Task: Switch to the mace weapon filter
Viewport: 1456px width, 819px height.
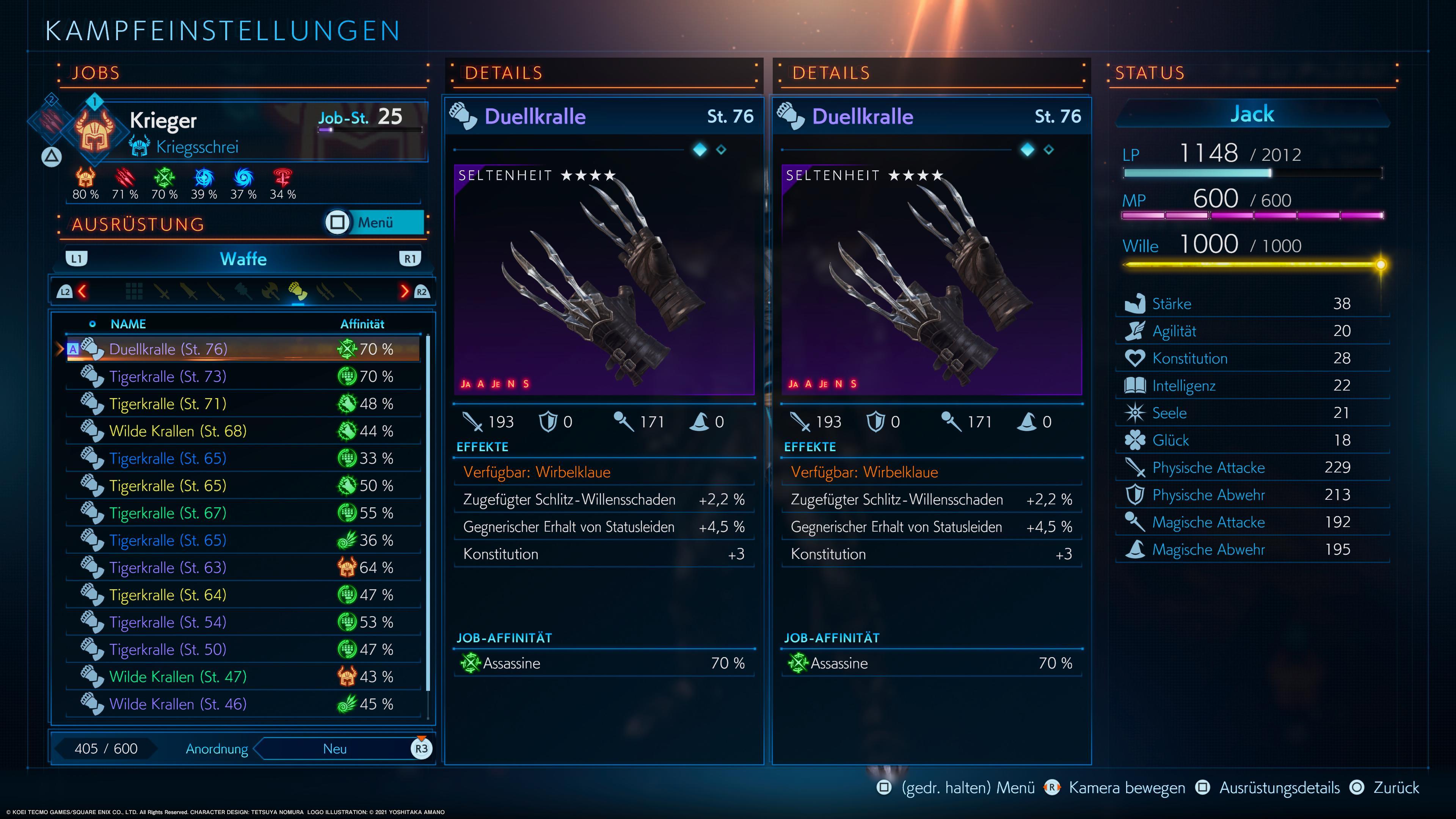Action: [x=243, y=291]
